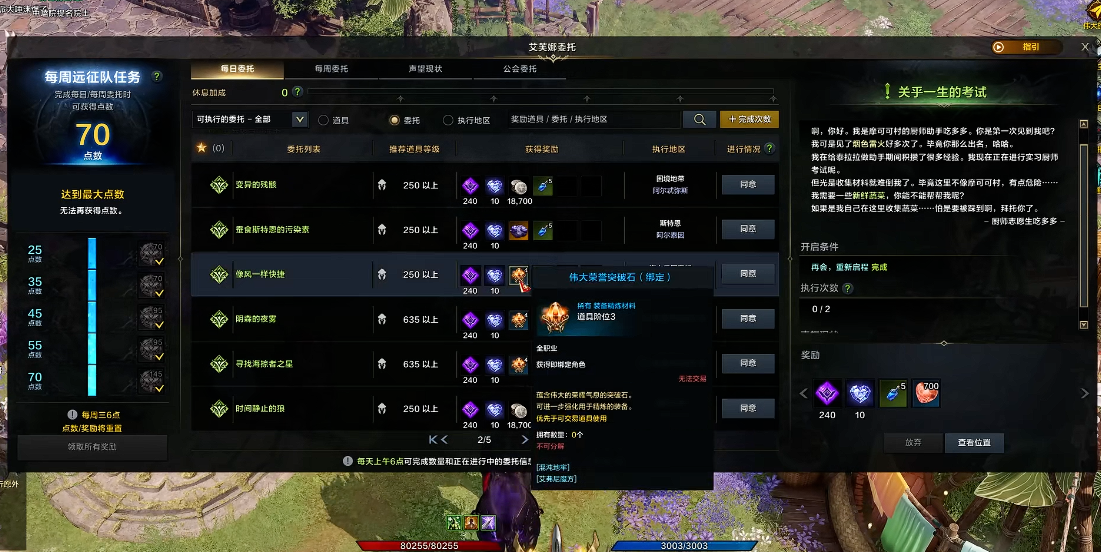
Task: Choose the 道具 search radio option
Action: click(x=324, y=120)
